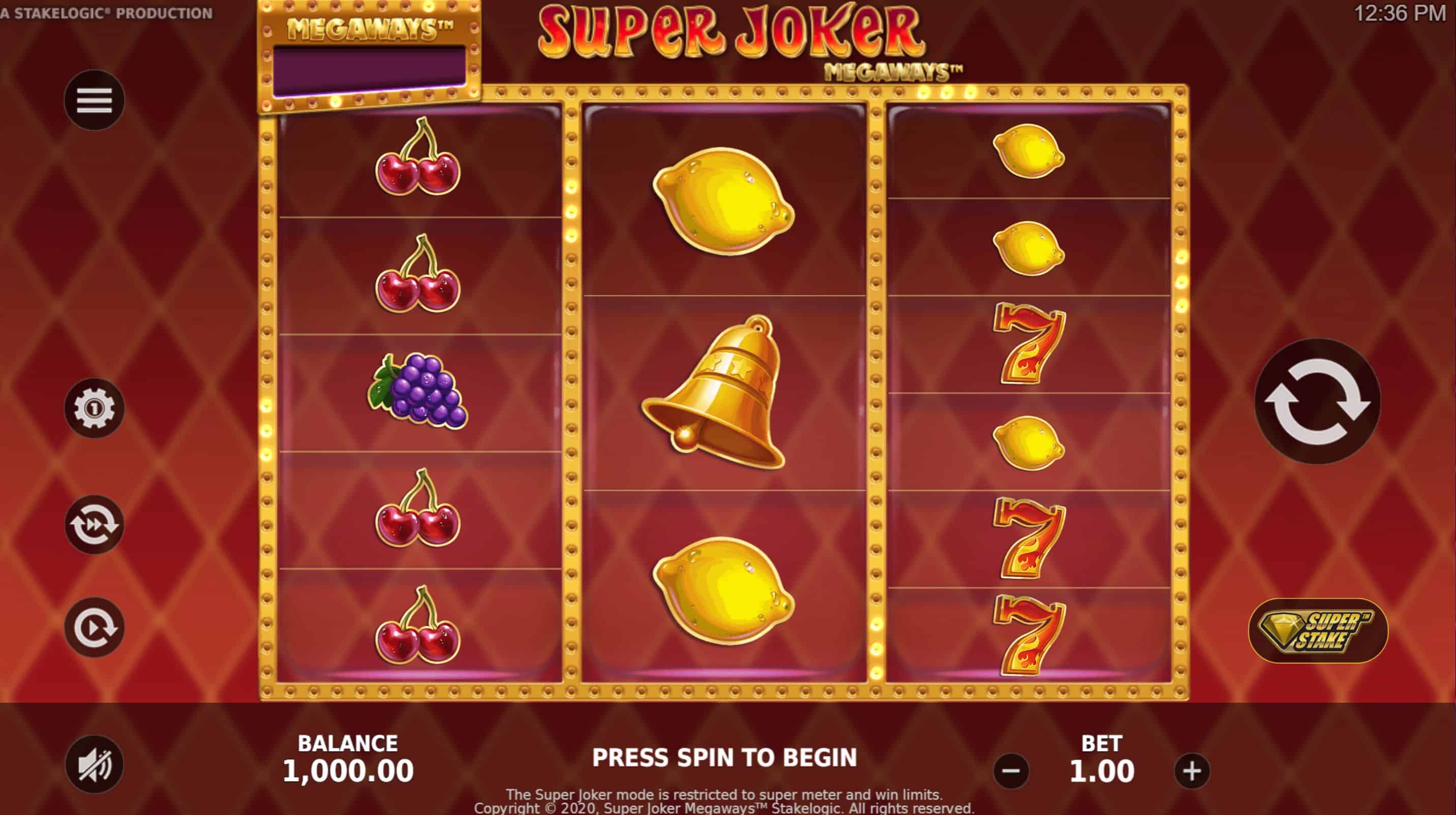Toggle the muted sound speaker icon
Screen dimensions: 1456x815
(94, 765)
